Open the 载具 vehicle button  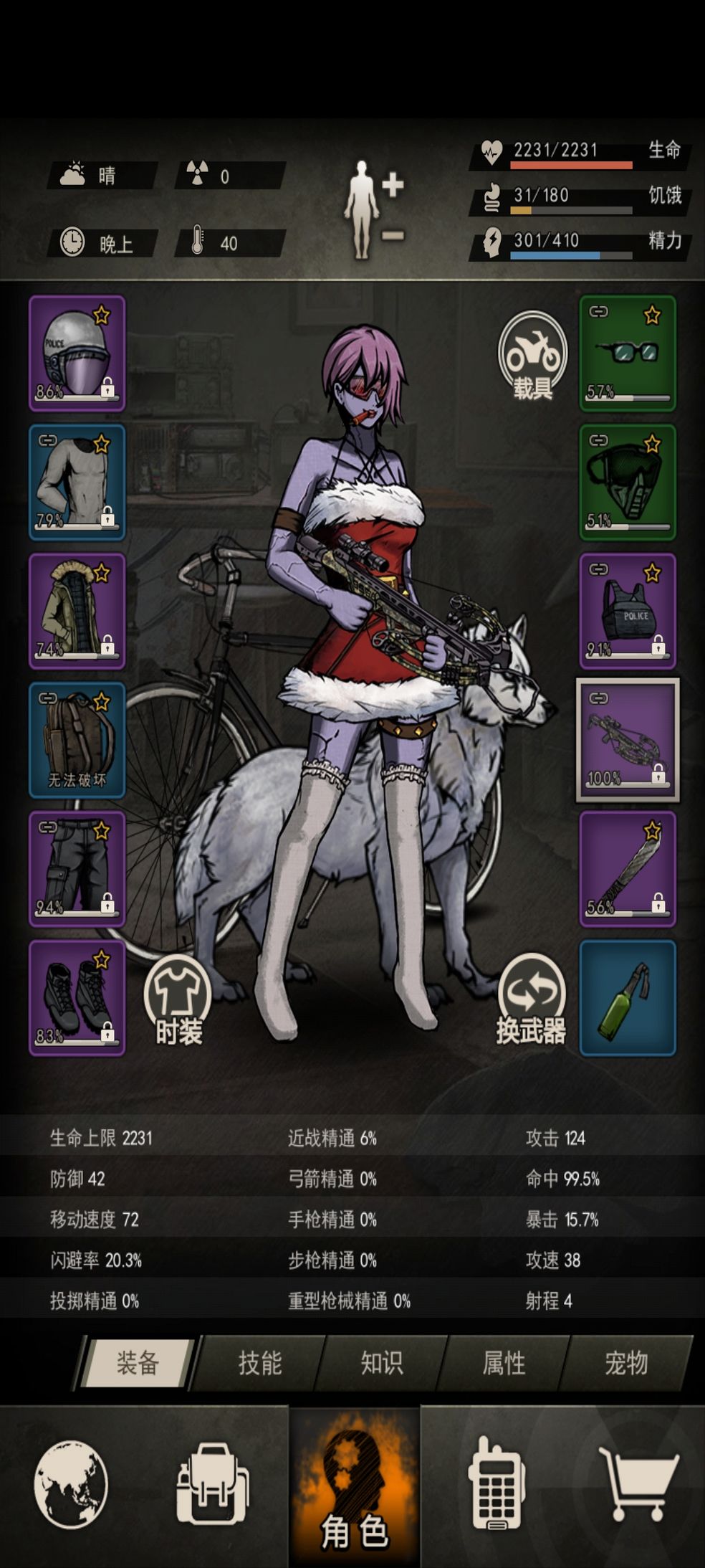click(532, 356)
